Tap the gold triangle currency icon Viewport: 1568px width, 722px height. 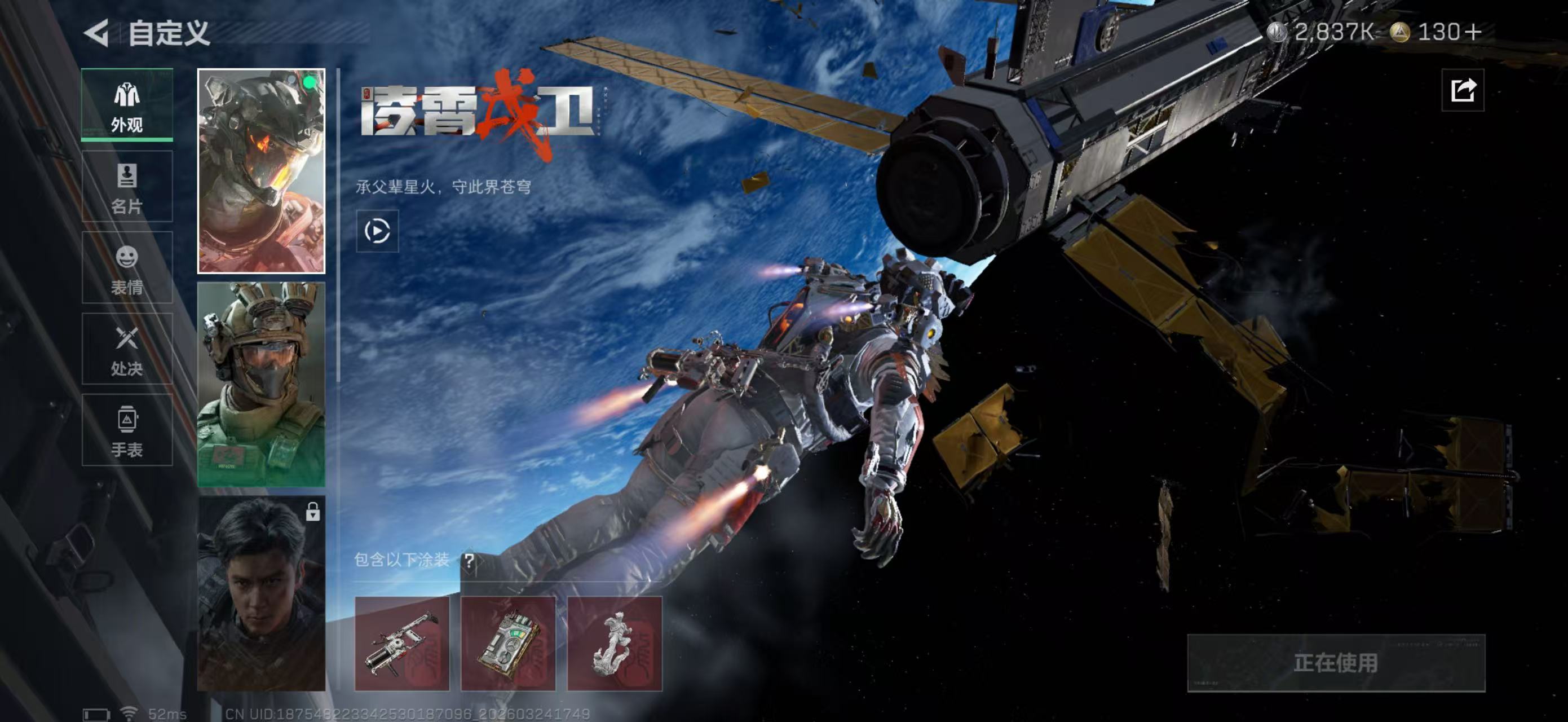coord(1399,32)
